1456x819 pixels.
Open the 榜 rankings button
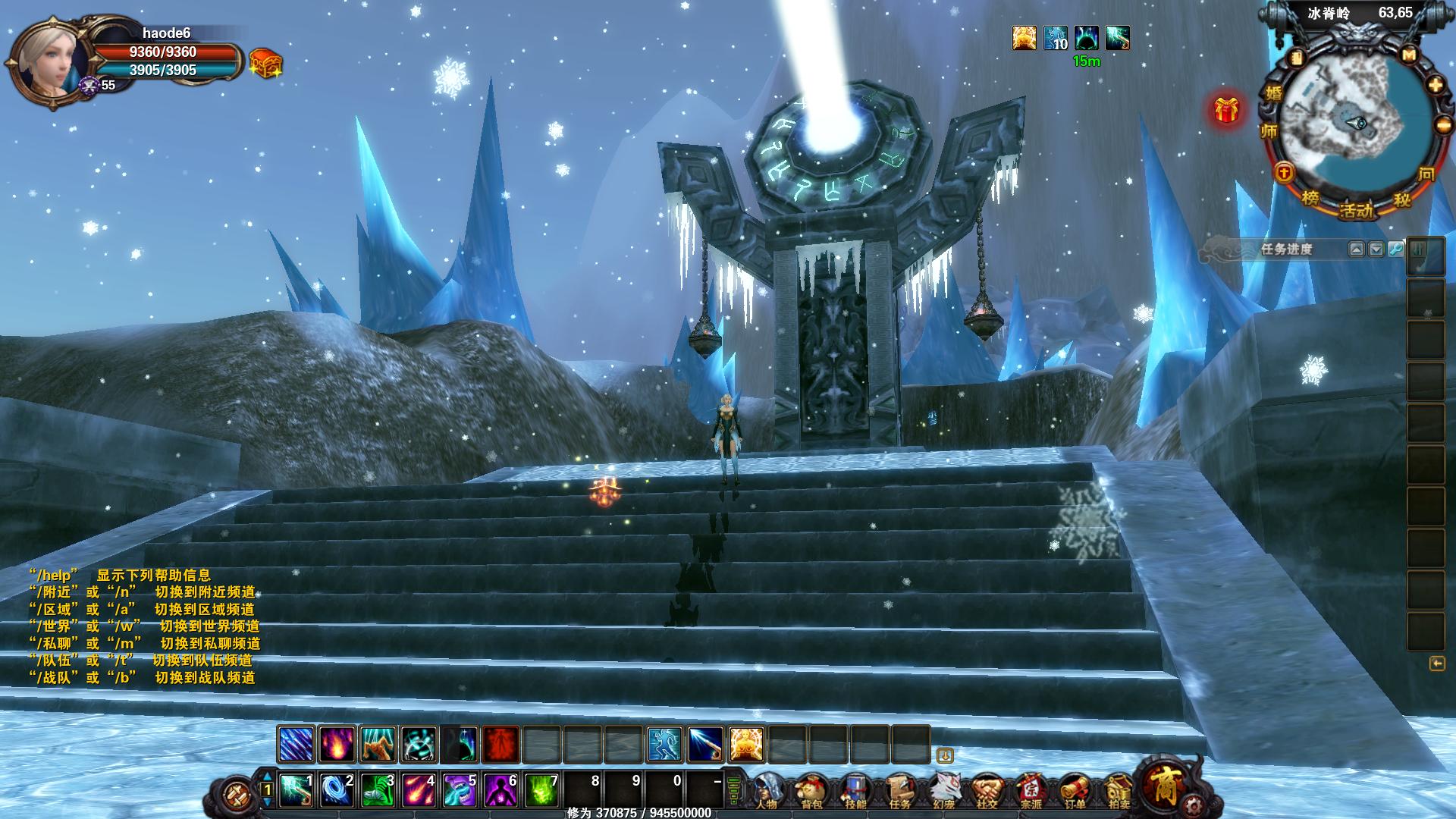point(1310,199)
